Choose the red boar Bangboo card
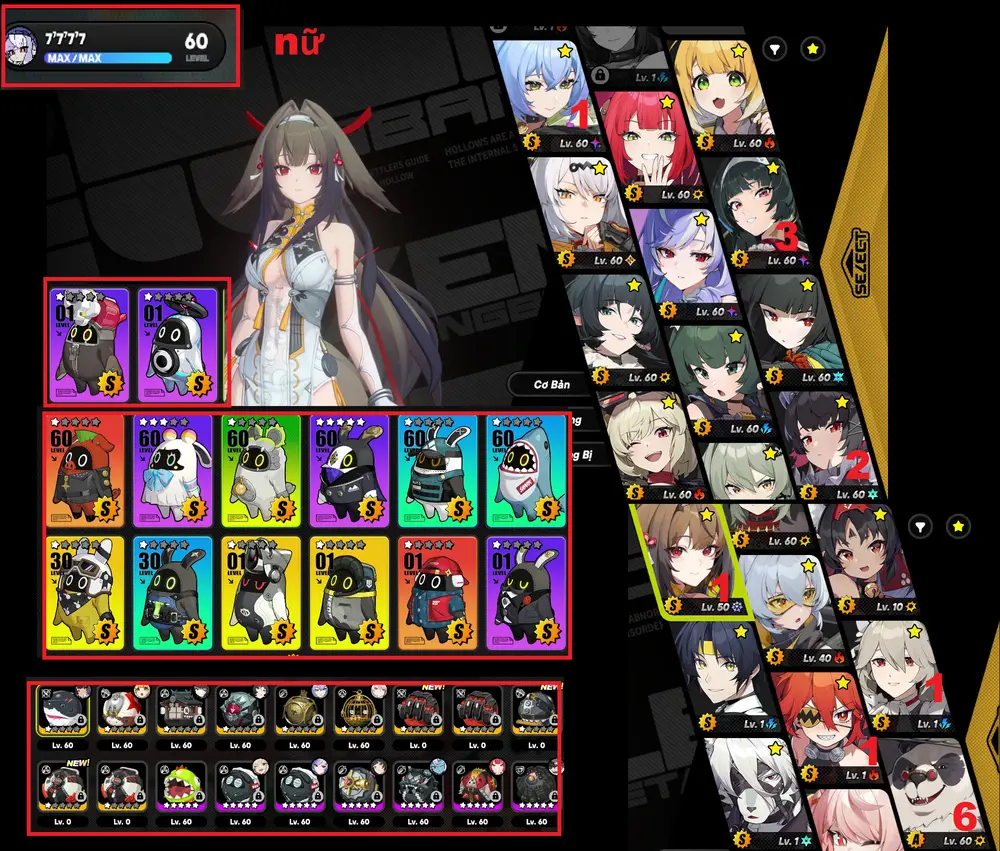Screen dimensions: 1000x851 85,470
